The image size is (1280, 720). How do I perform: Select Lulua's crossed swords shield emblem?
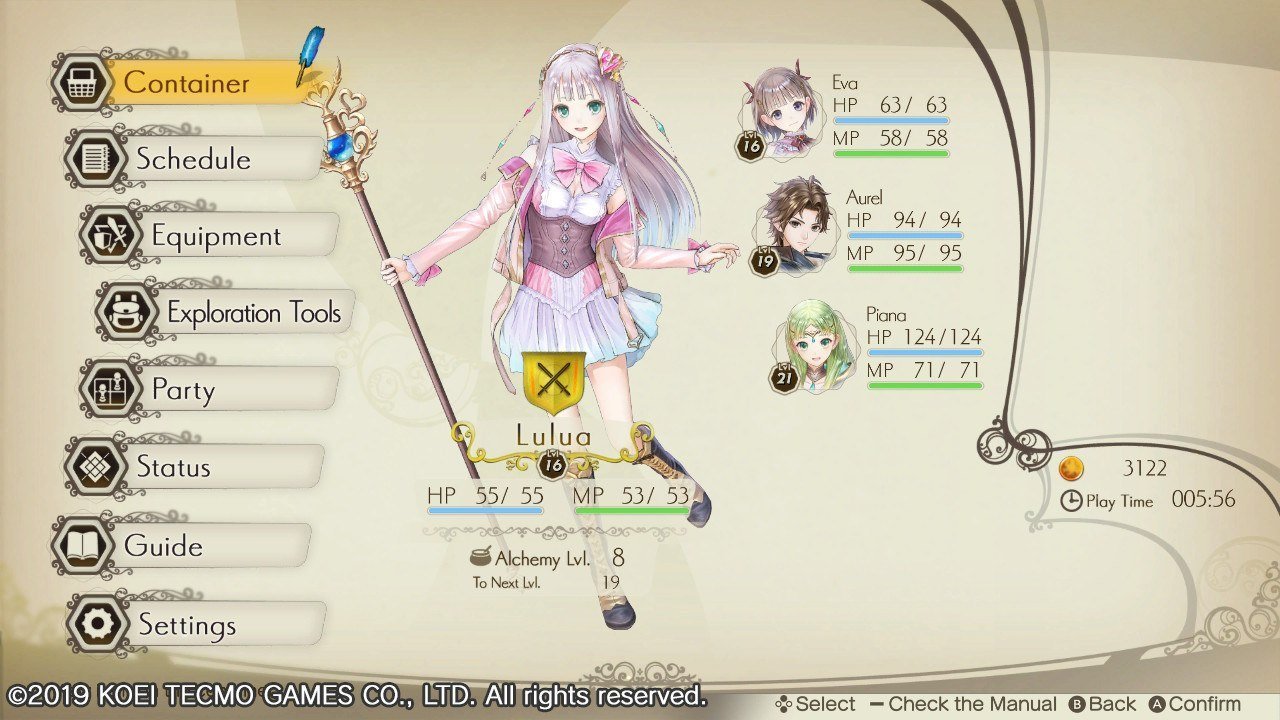pos(553,383)
